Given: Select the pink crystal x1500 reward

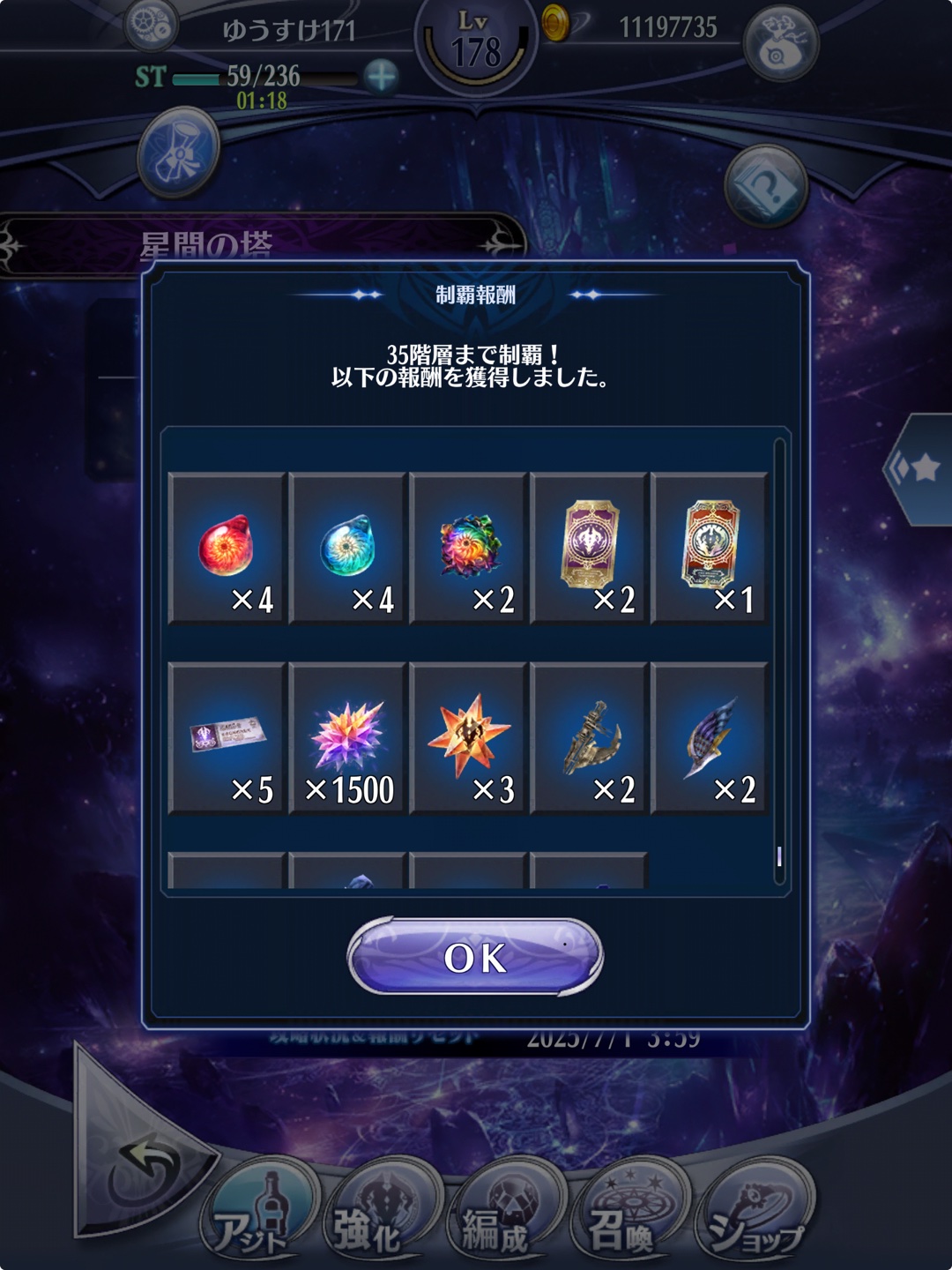Looking at the screenshot, I should click(347, 738).
